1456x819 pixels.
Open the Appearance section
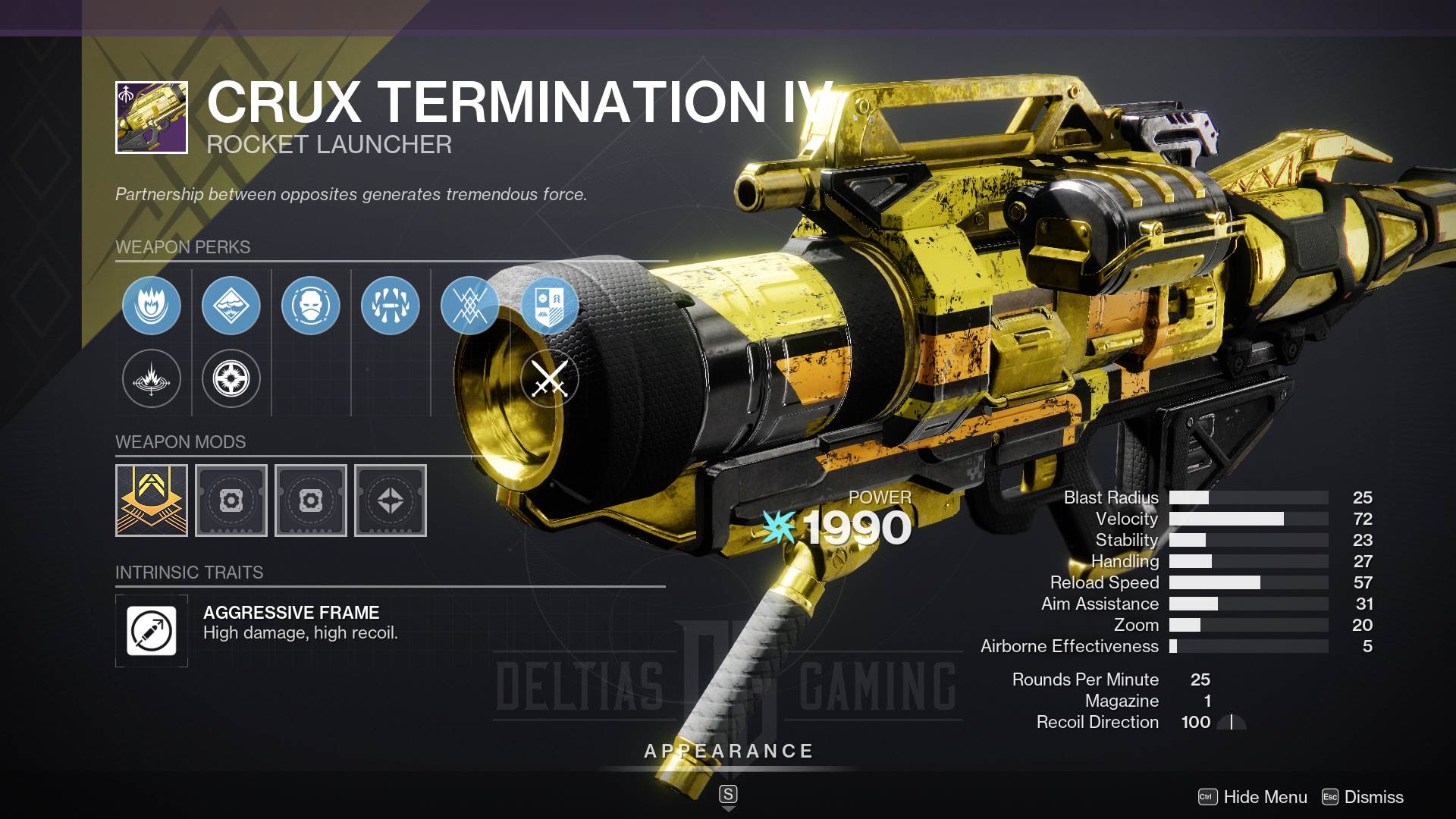point(728,752)
